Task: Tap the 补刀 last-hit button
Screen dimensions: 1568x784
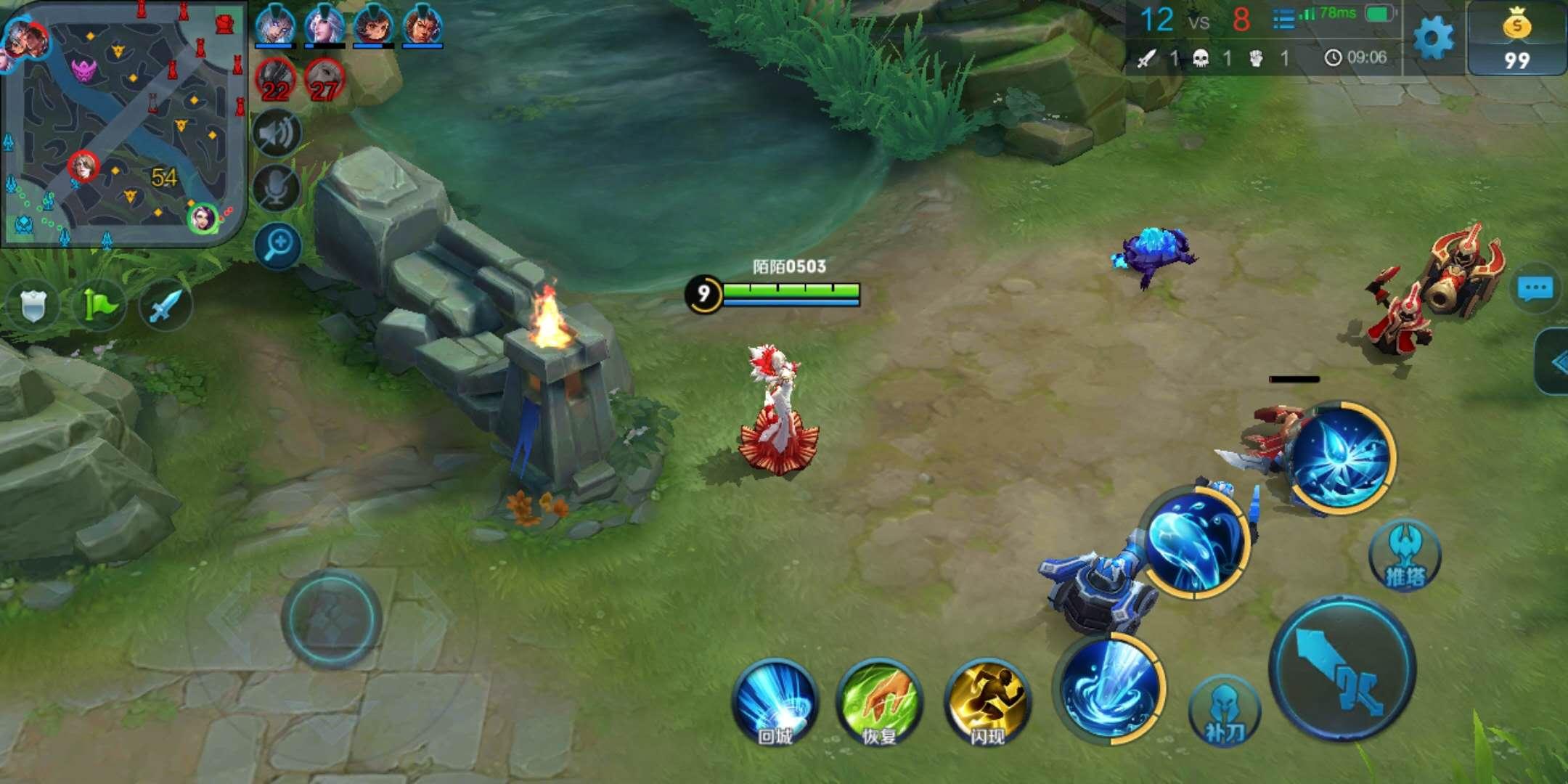Action: (1225, 712)
